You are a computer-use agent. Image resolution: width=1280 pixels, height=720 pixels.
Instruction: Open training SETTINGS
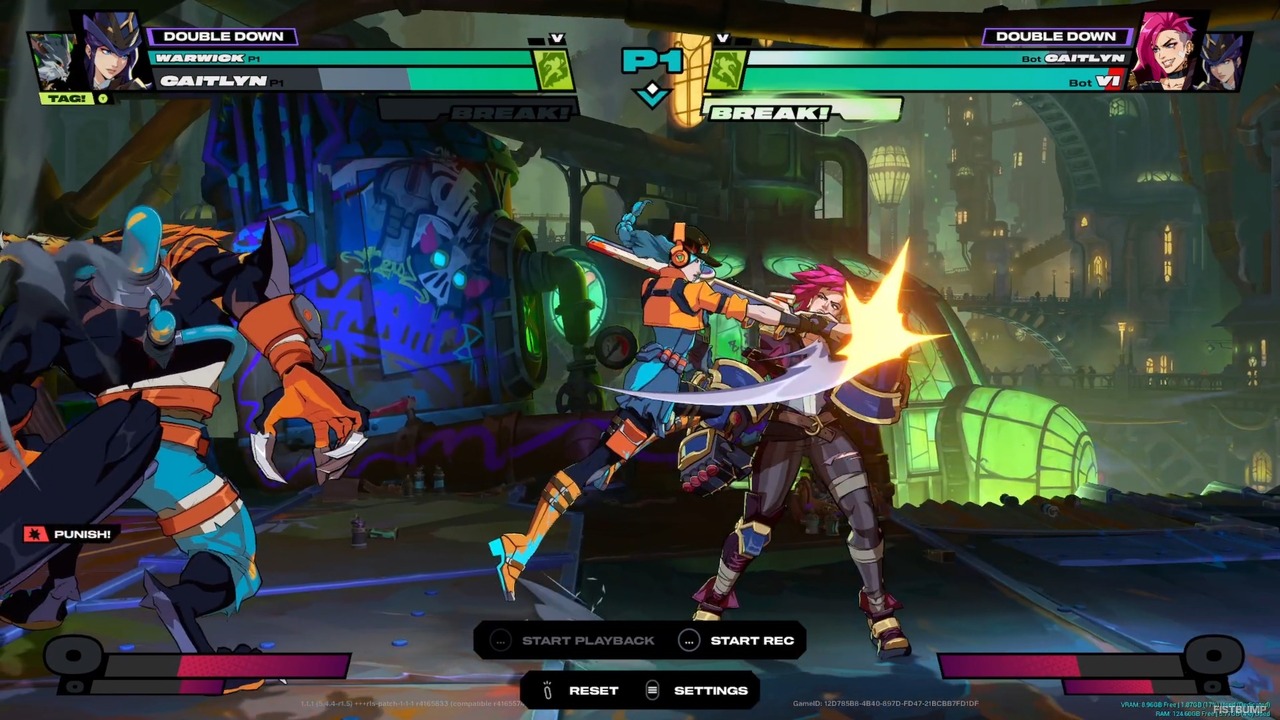(x=710, y=690)
